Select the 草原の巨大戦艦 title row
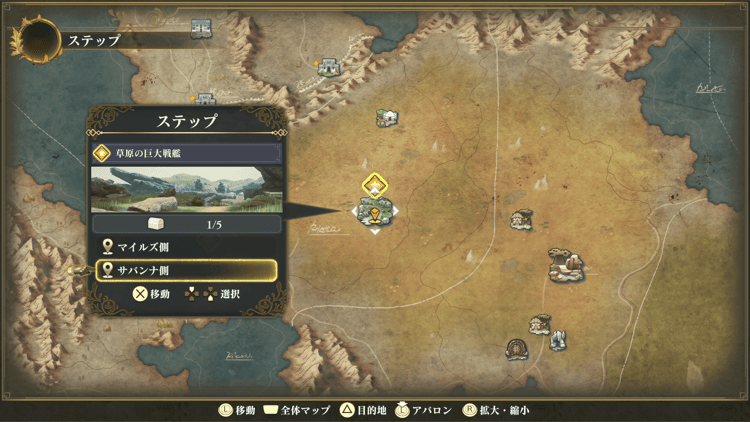Viewport: 750px width, 422px height. point(185,153)
